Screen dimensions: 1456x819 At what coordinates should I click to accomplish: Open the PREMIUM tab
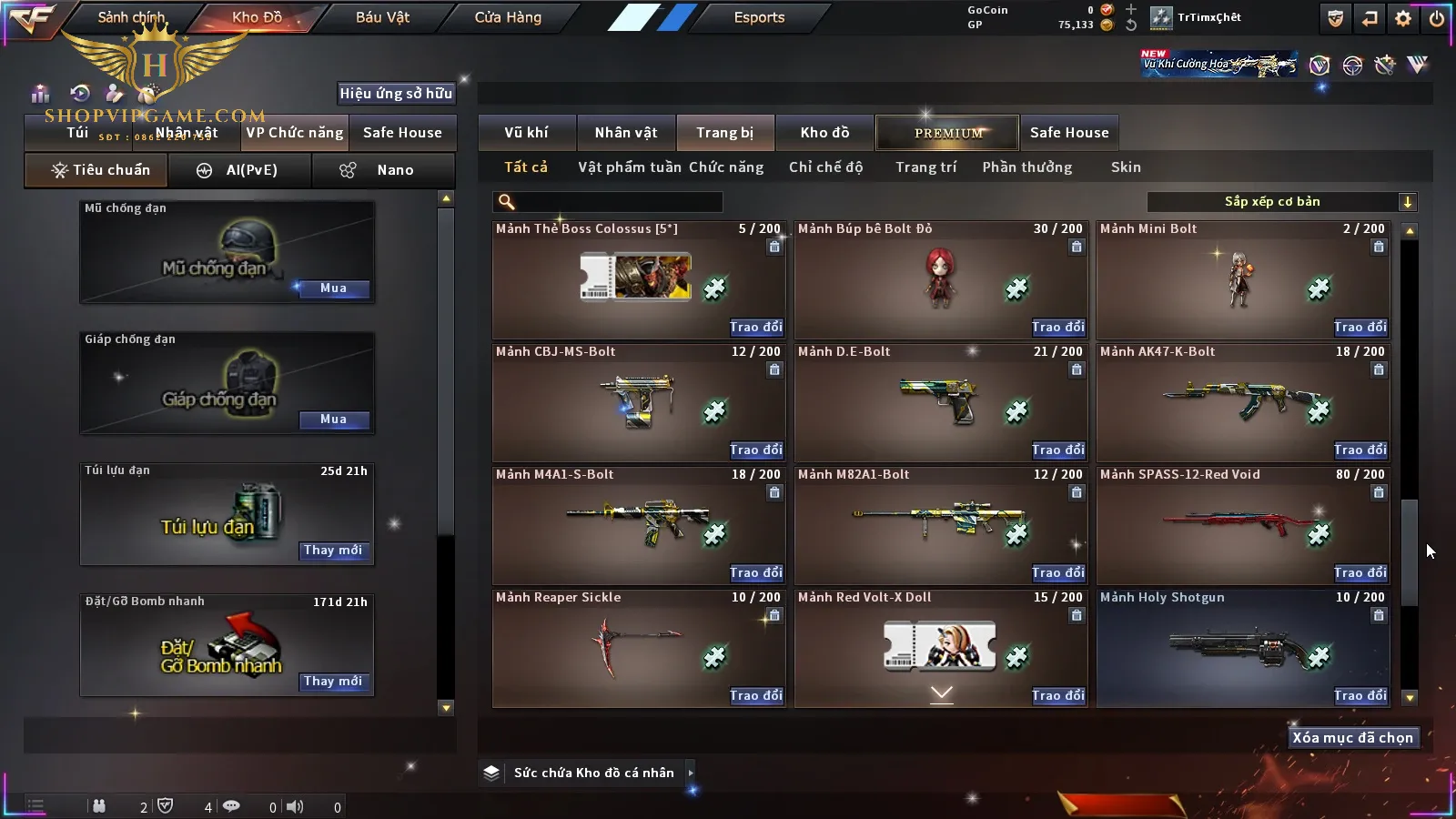(x=947, y=133)
